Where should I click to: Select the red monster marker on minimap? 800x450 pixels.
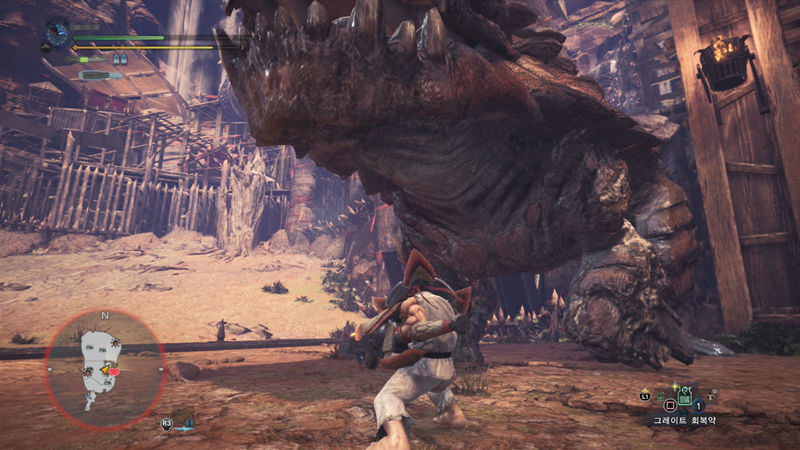[x=114, y=372]
